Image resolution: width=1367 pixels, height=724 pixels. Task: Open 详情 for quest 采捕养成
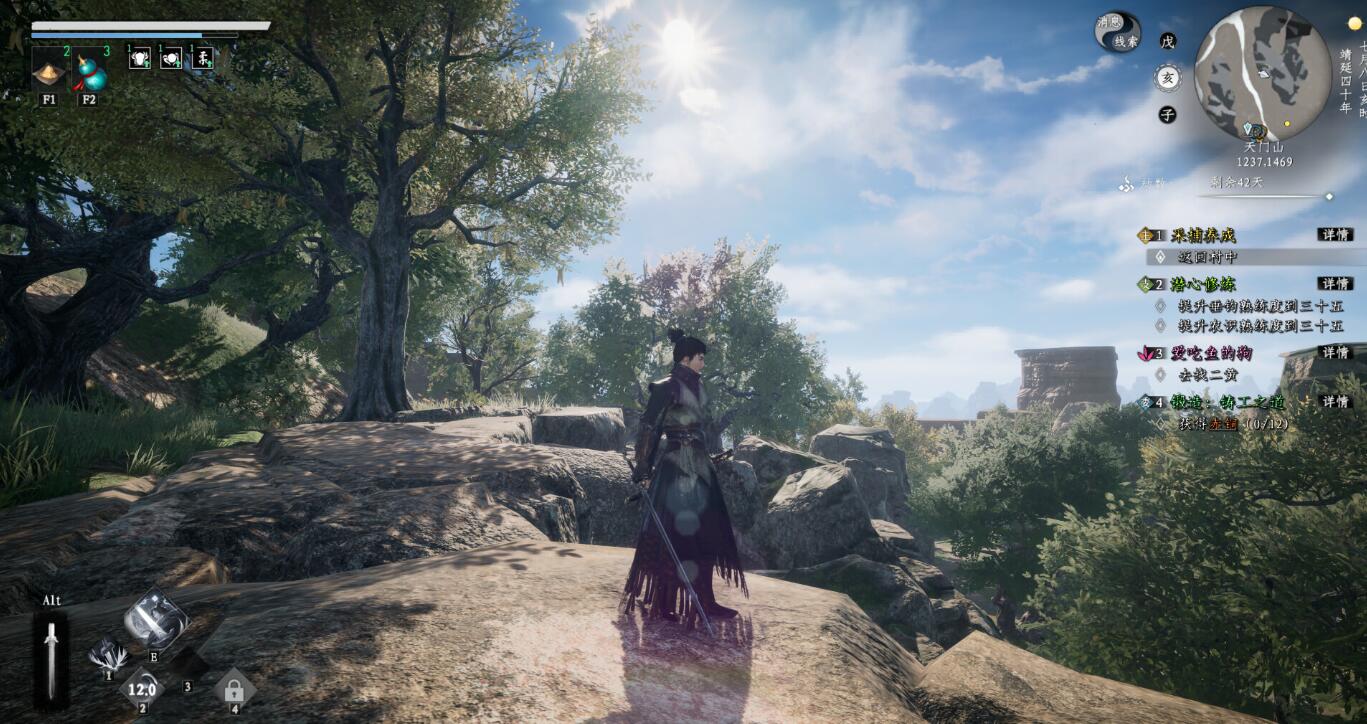pyautogui.click(x=1335, y=235)
